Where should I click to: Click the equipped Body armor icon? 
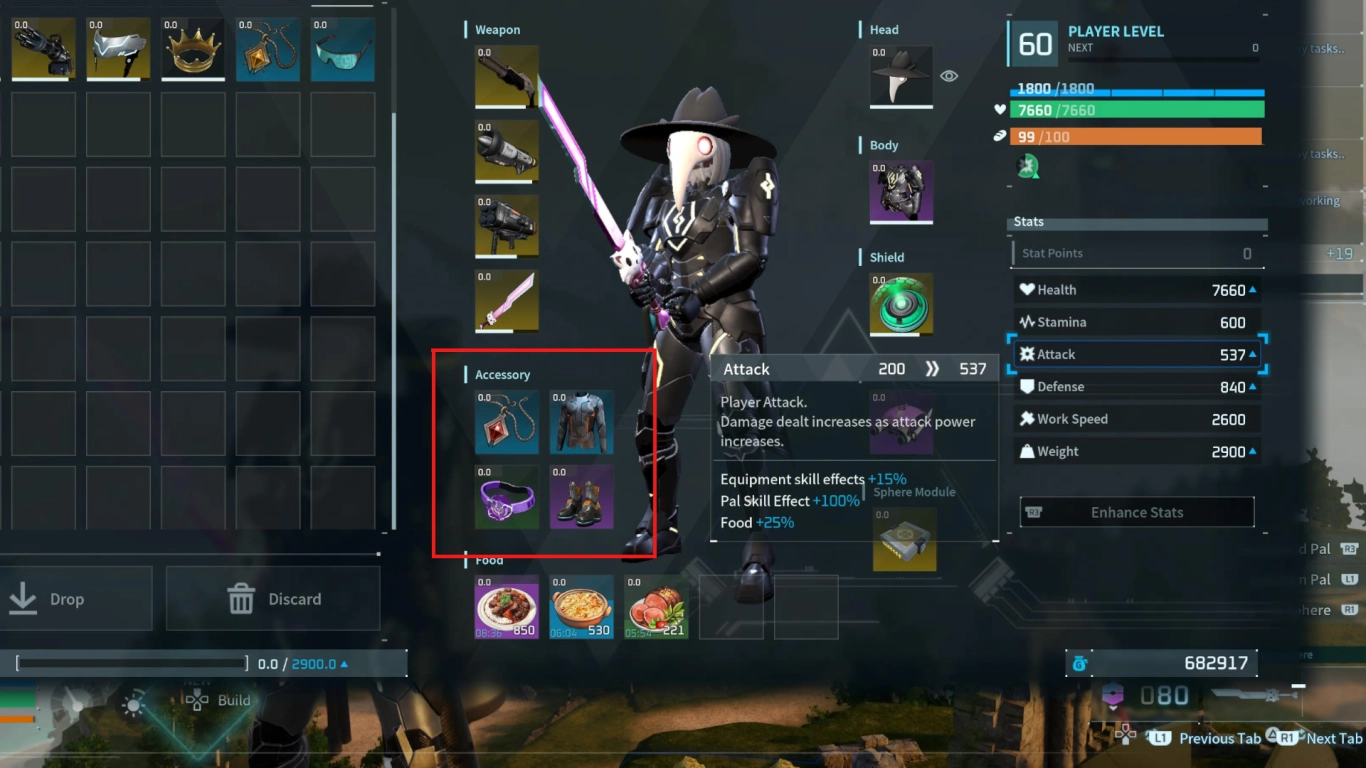pos(900,192)
